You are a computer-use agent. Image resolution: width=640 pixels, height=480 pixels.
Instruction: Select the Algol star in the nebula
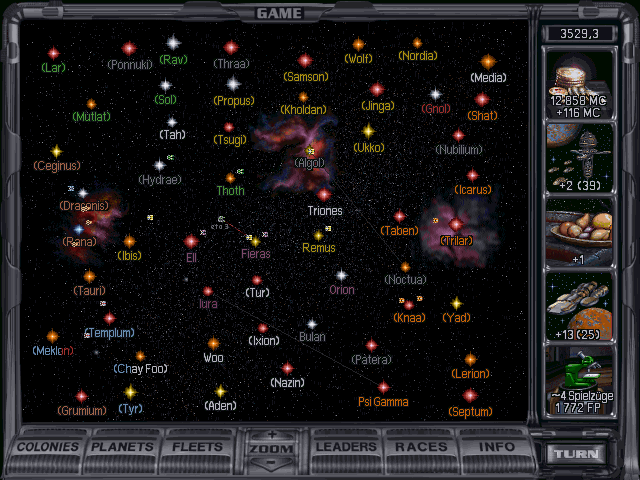point(310,151)
